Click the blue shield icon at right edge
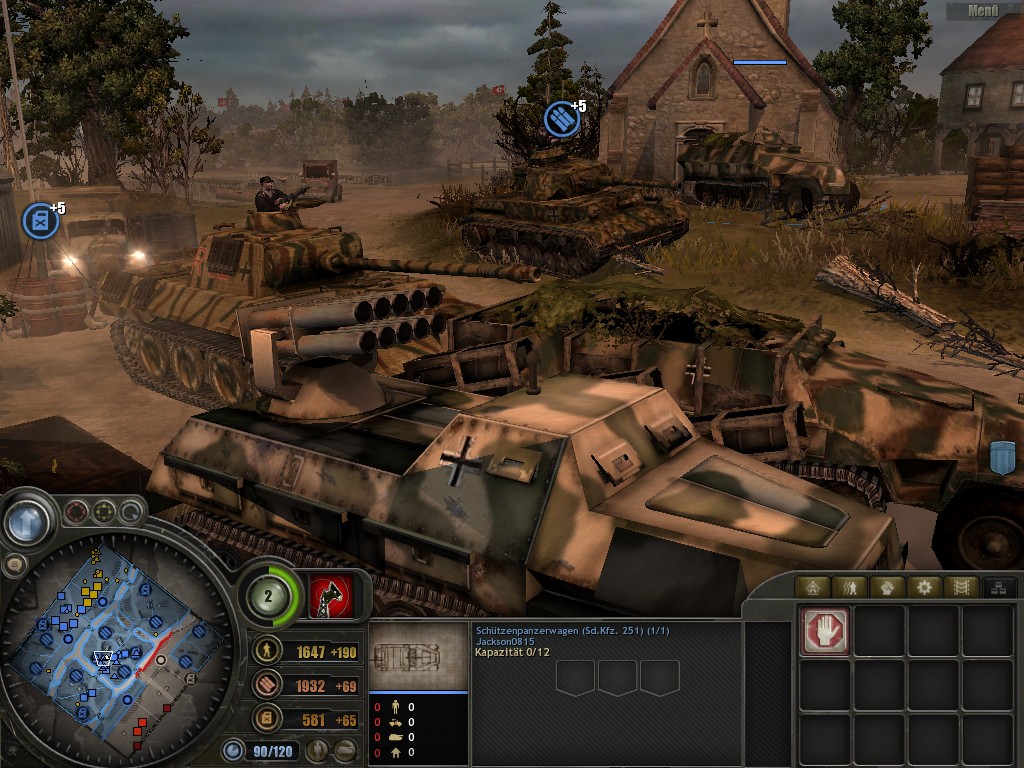The height and width of the screenshot is (768, 1024). pyautogui.click(x=1002, y=457)
